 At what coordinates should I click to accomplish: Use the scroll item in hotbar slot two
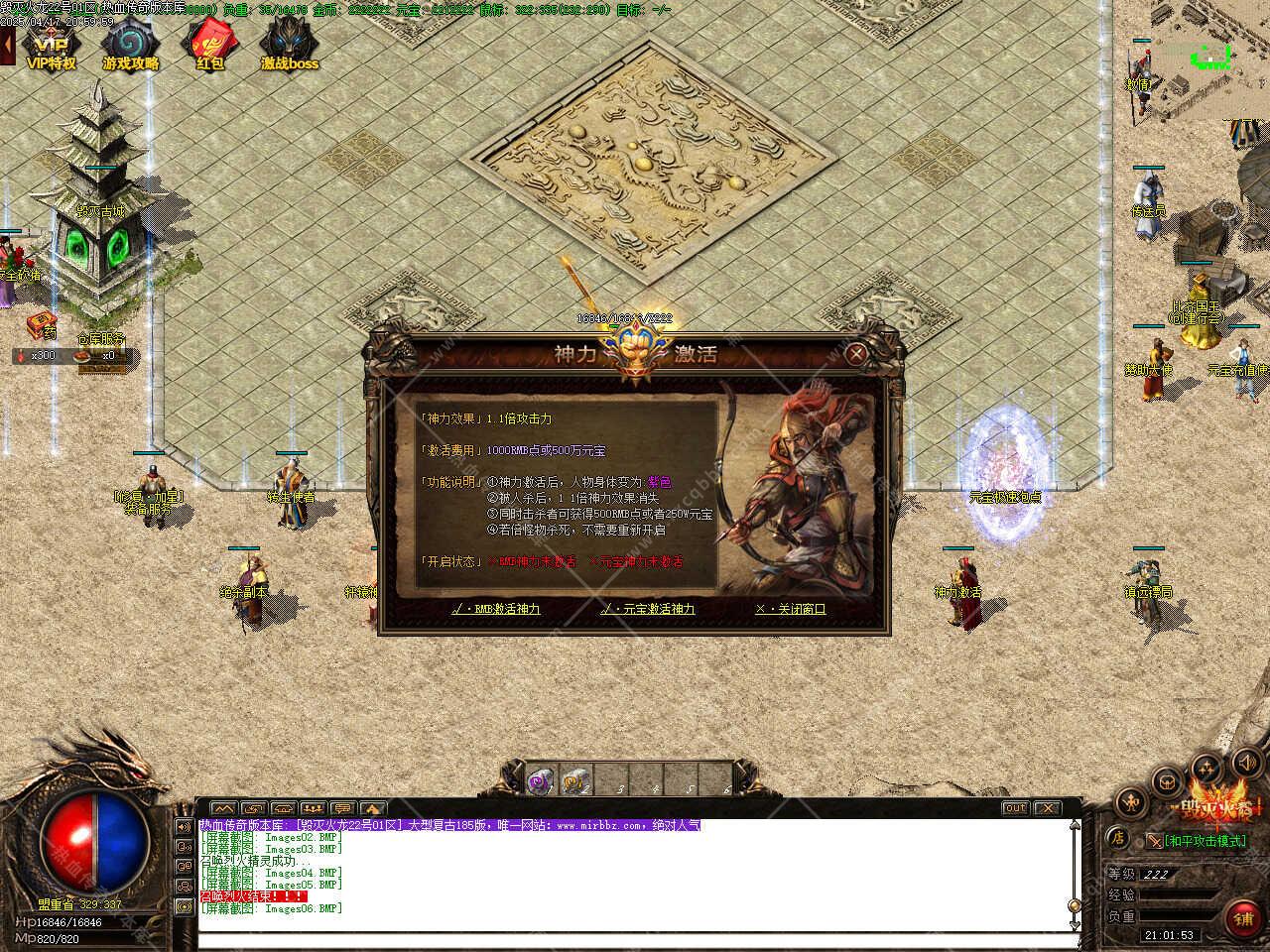coord(575,780)
